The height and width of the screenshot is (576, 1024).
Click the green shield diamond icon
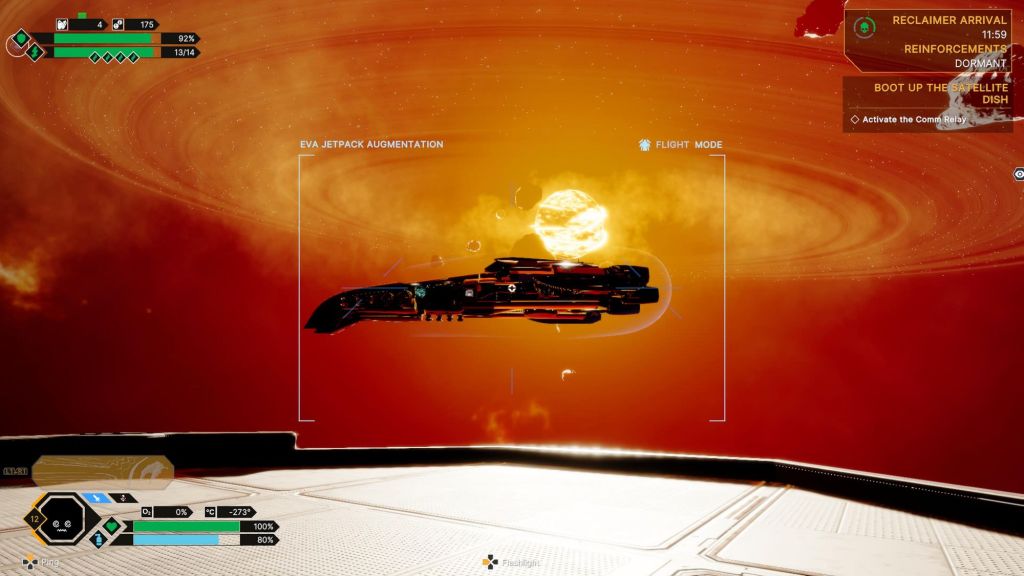pos(20,40)
